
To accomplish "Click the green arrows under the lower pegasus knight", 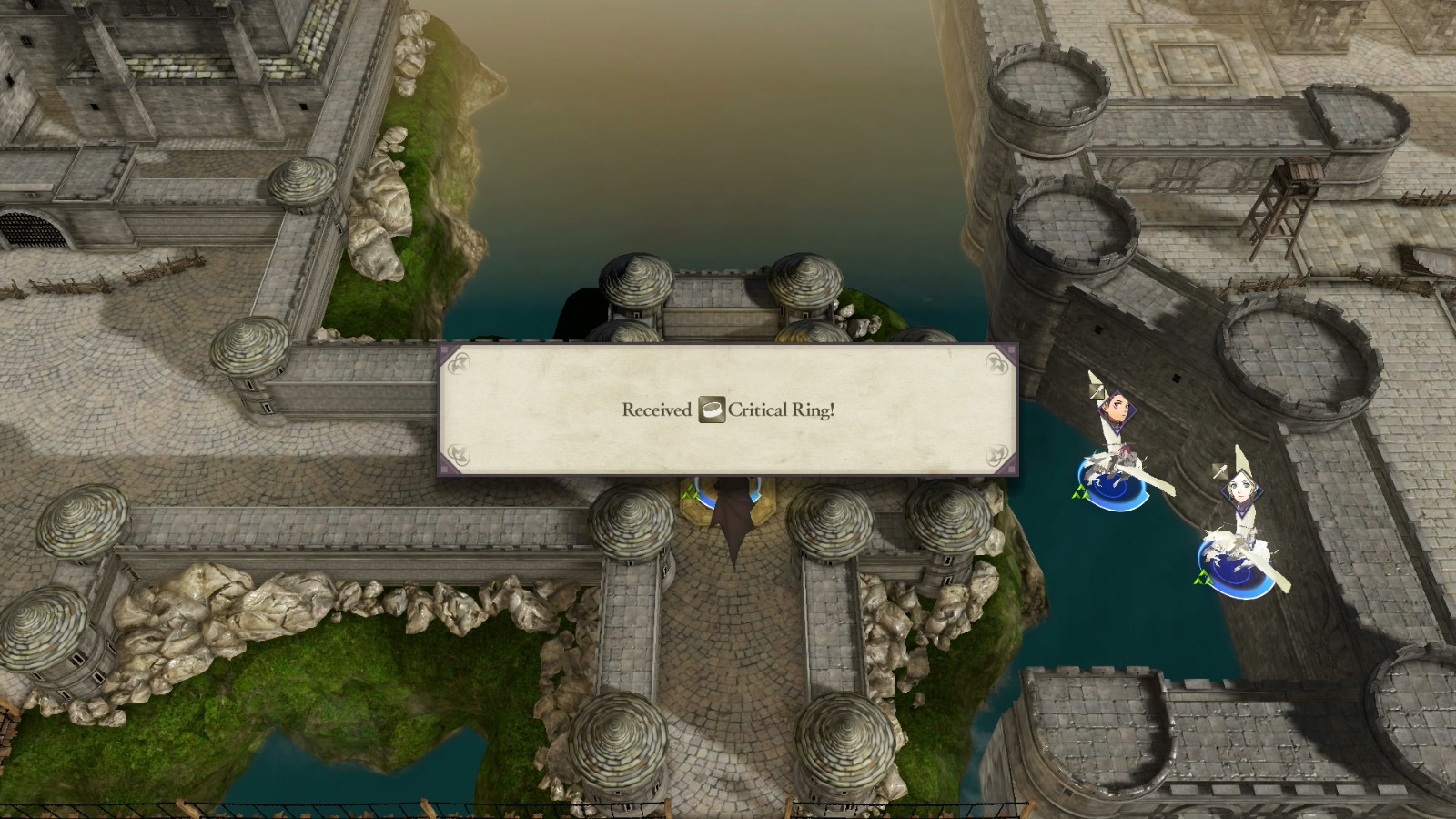I will tap(1203, 578).
